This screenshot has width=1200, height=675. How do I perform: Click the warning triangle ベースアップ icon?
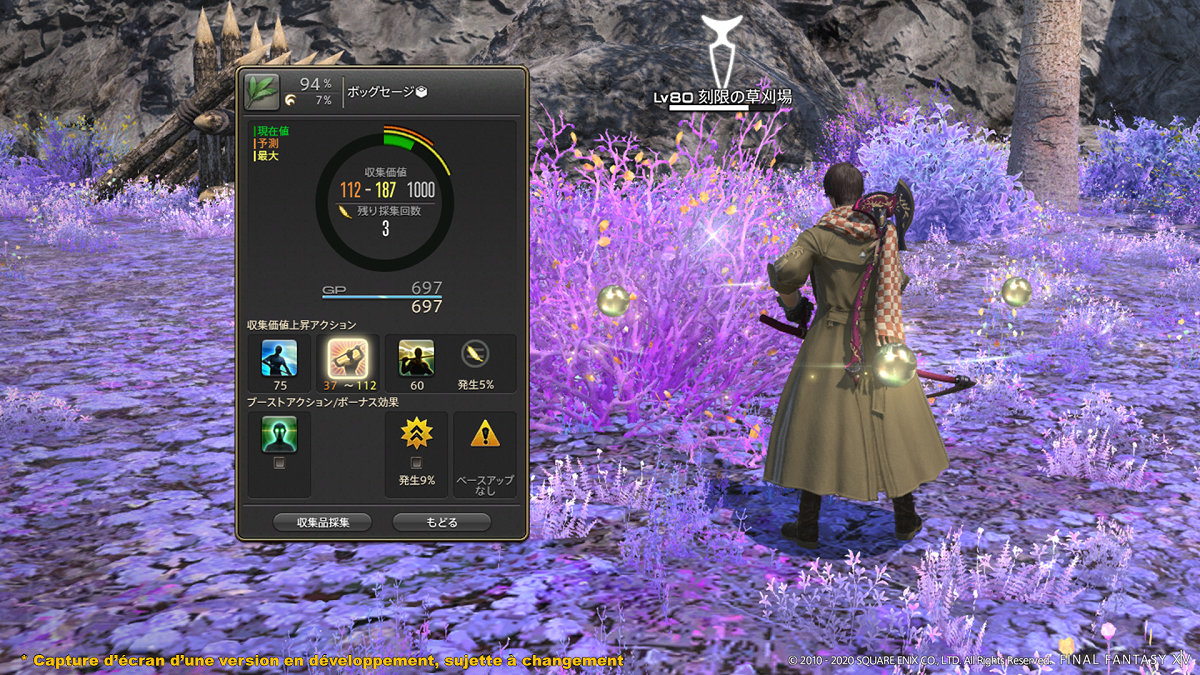(x=485, y=434)
